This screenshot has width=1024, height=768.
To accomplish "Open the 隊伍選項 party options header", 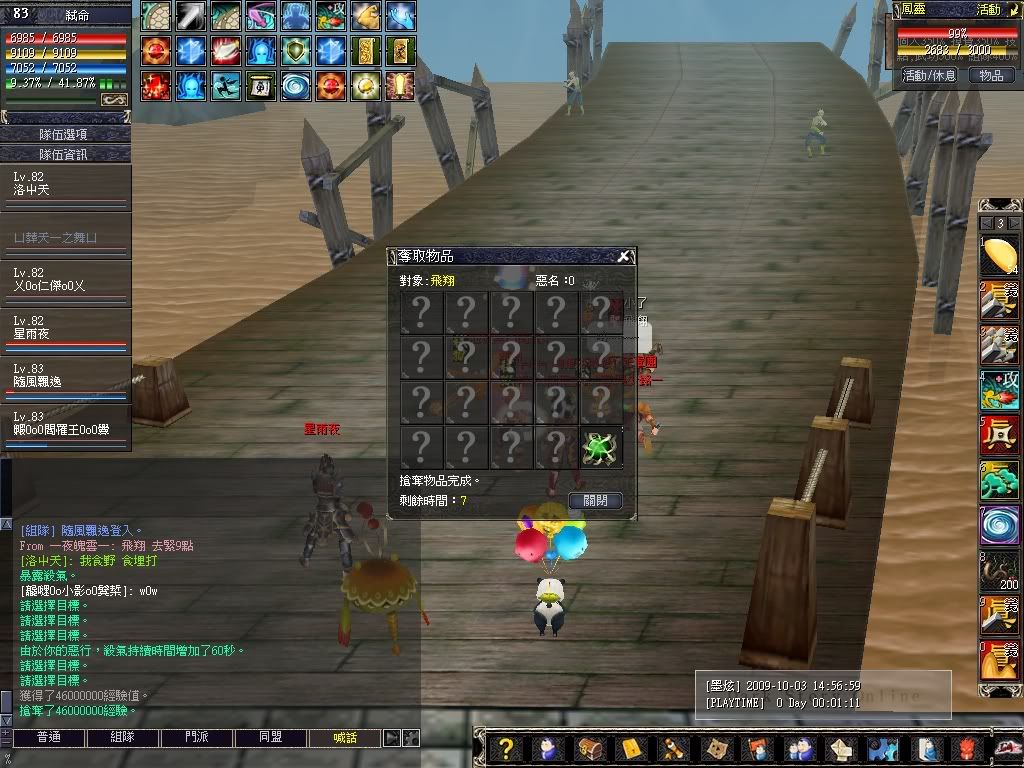I will click(x=66, y=134).
